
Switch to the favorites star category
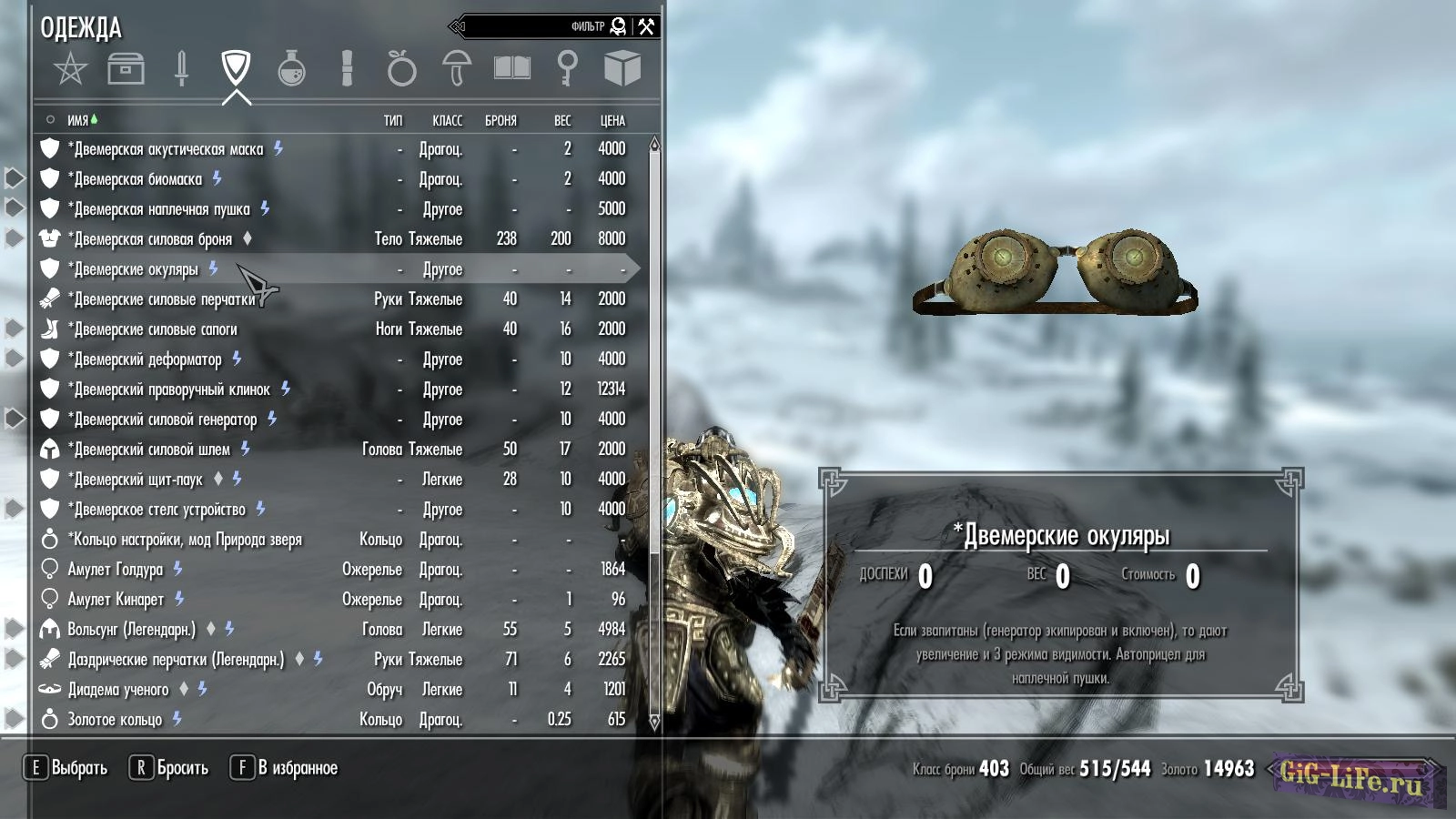(70, 69)
